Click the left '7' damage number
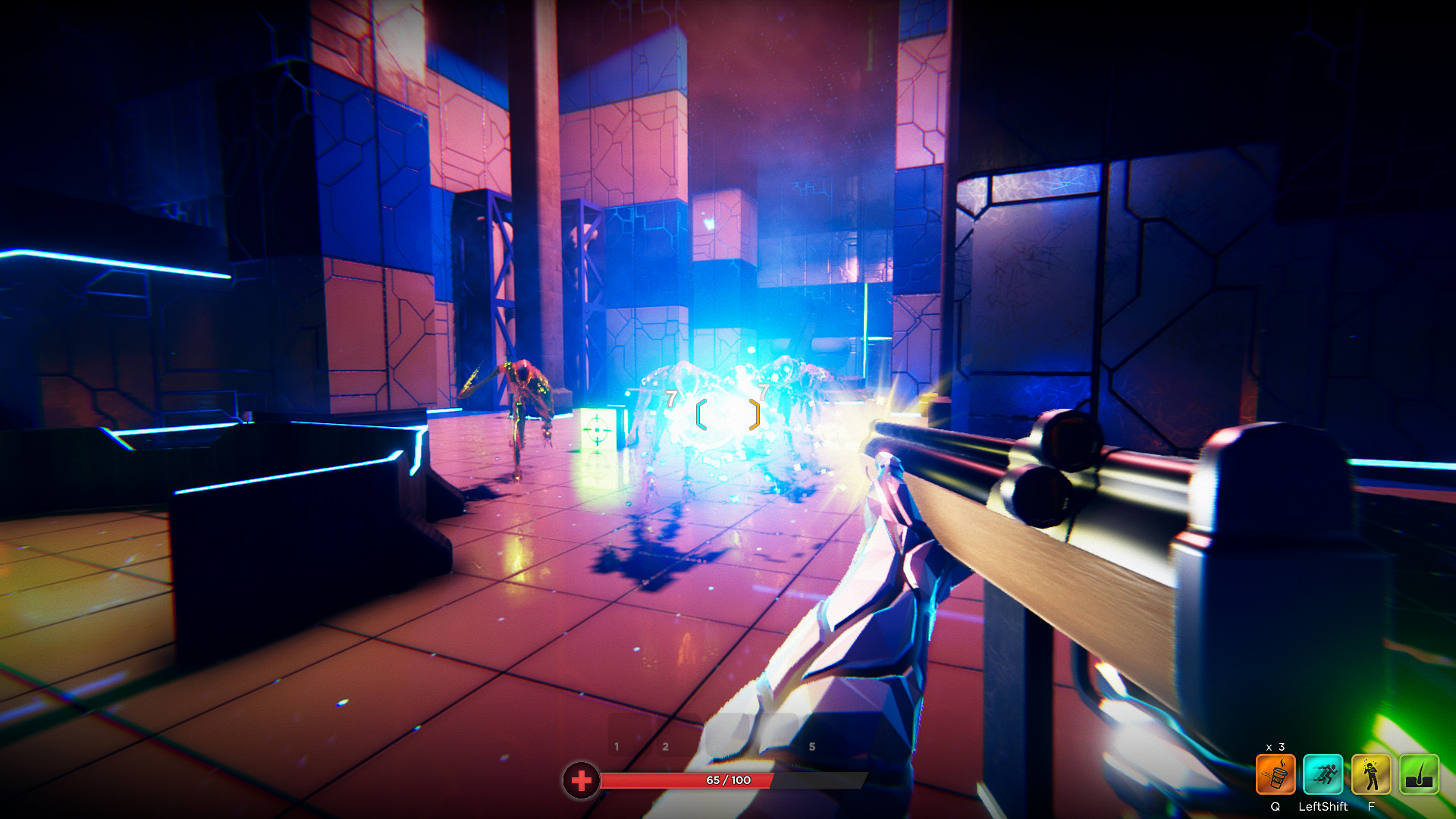 [x=670, y=396]
